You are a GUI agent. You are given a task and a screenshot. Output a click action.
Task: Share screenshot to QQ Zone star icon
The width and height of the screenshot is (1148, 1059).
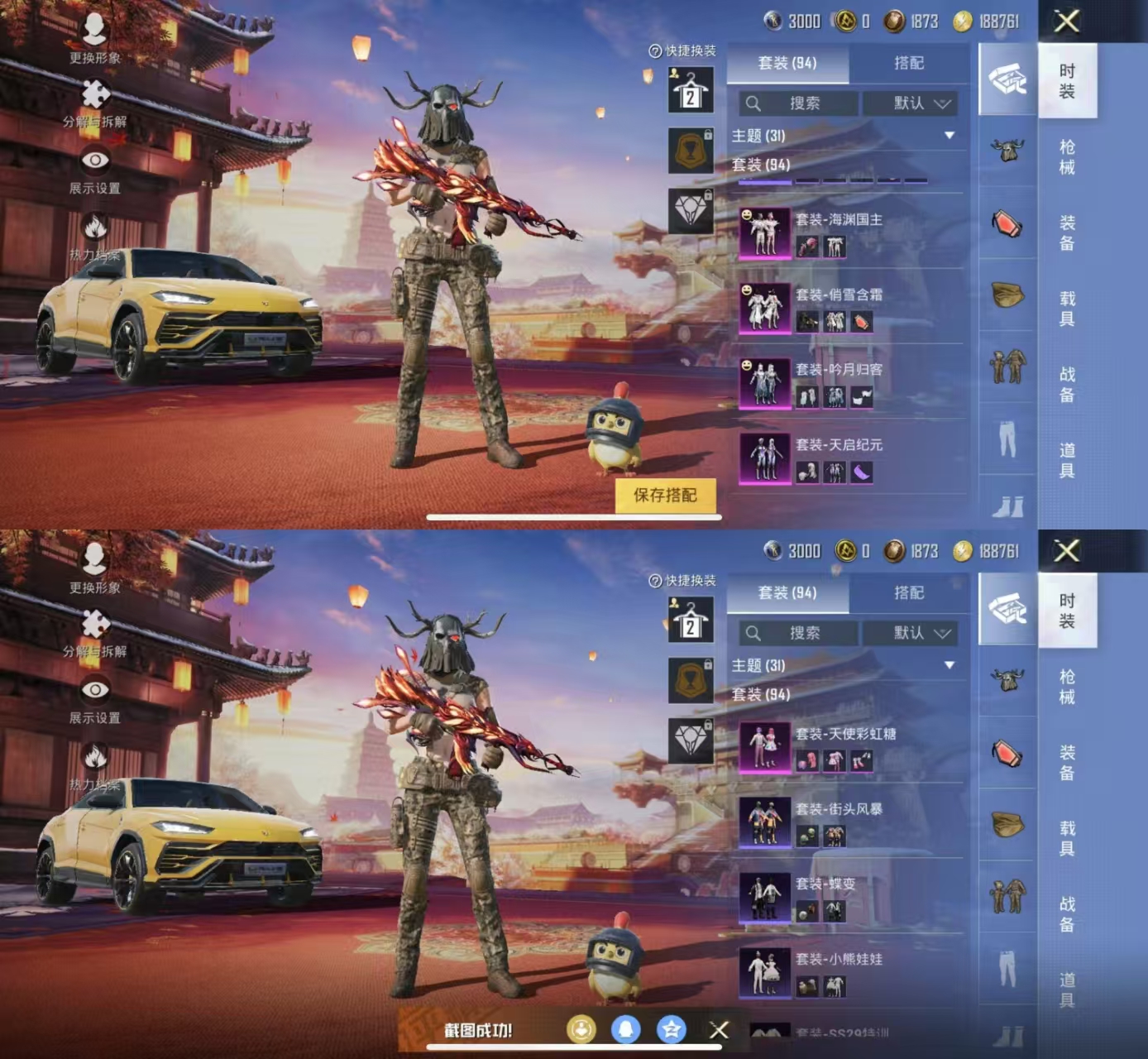pos(671,1029)
